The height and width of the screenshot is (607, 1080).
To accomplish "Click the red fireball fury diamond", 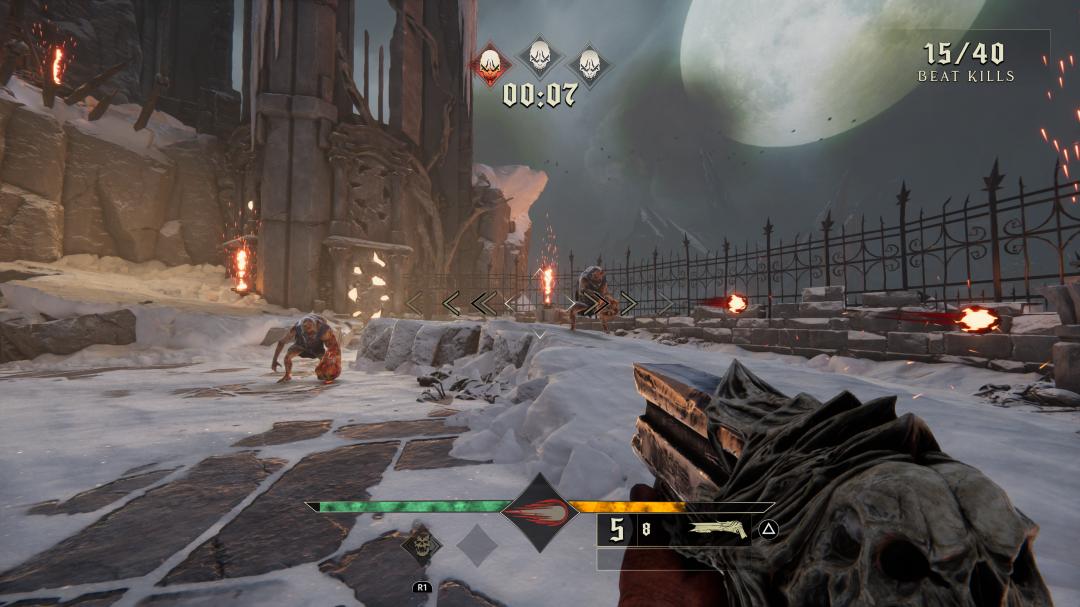I will point(540,513).
